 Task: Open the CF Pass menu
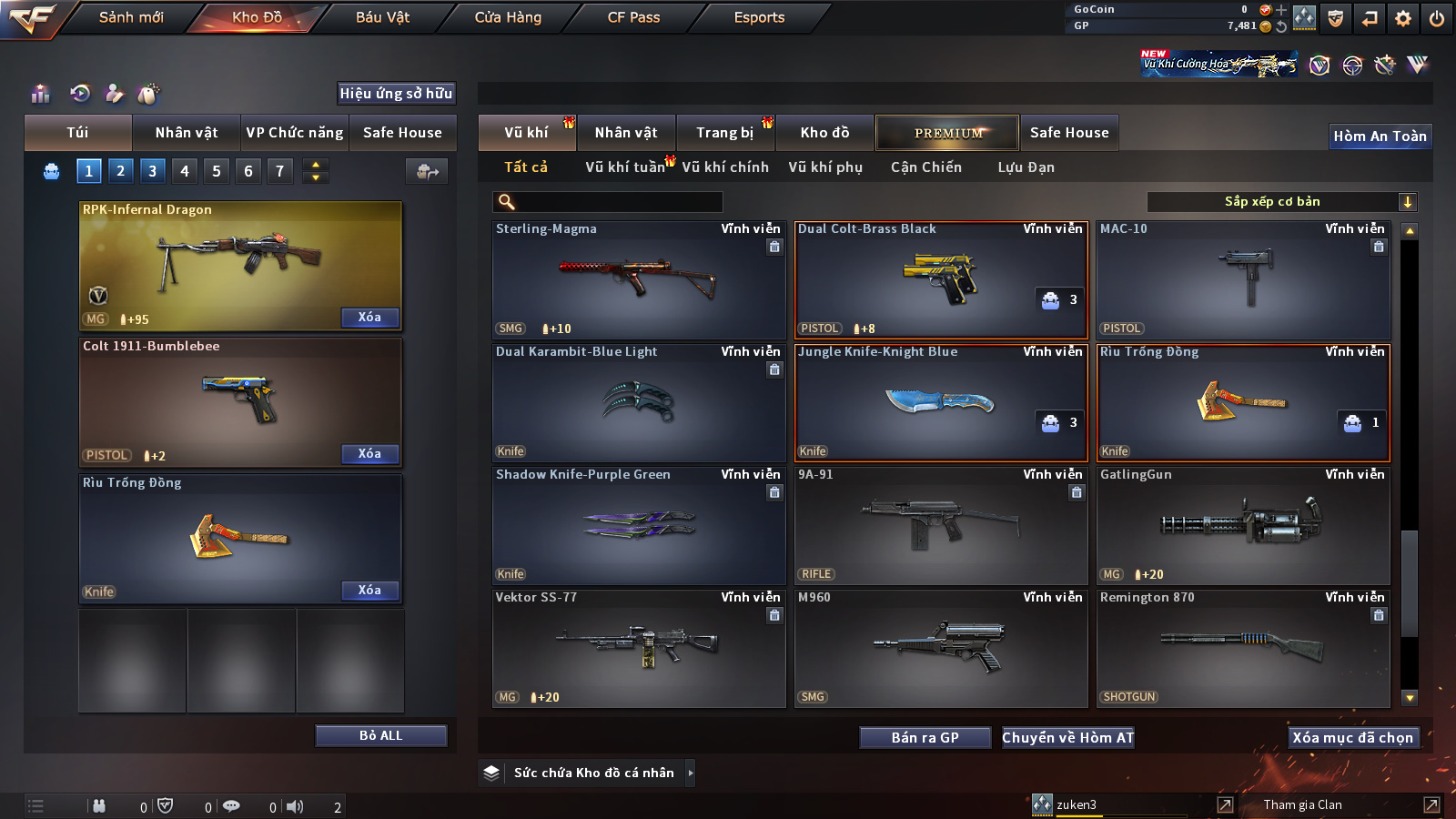point(633,17)
